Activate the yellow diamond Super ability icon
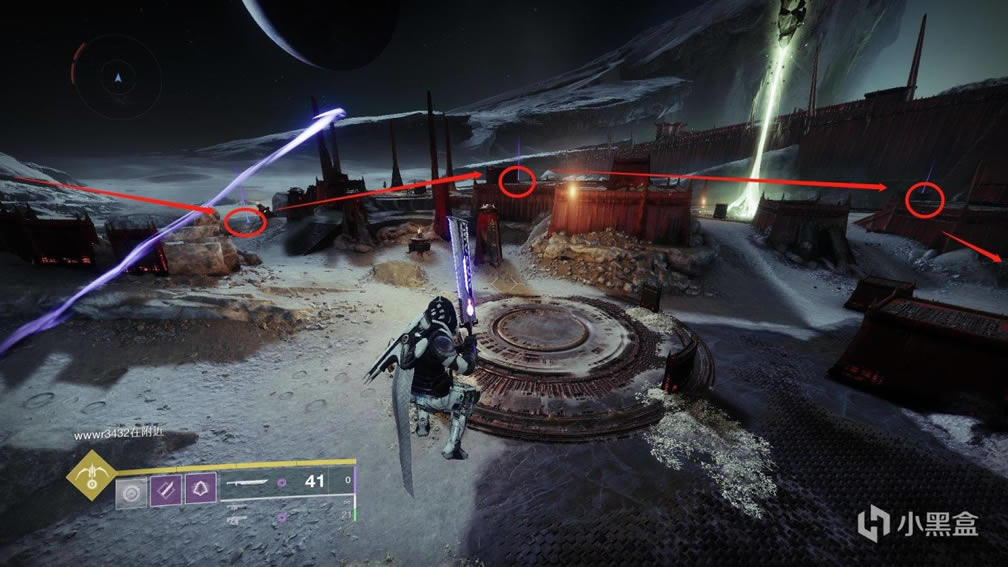This screenshot has height=567, width=1008. tap(89, 480)
